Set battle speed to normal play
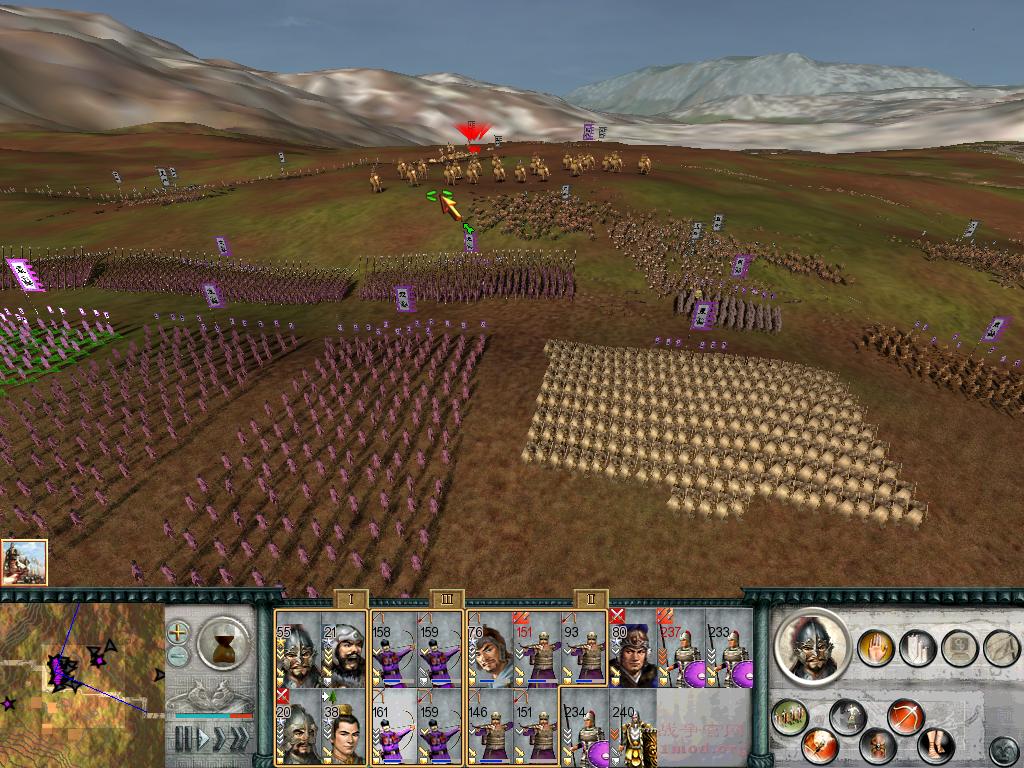Screen dimensions: 1024x768 (204, 739)
